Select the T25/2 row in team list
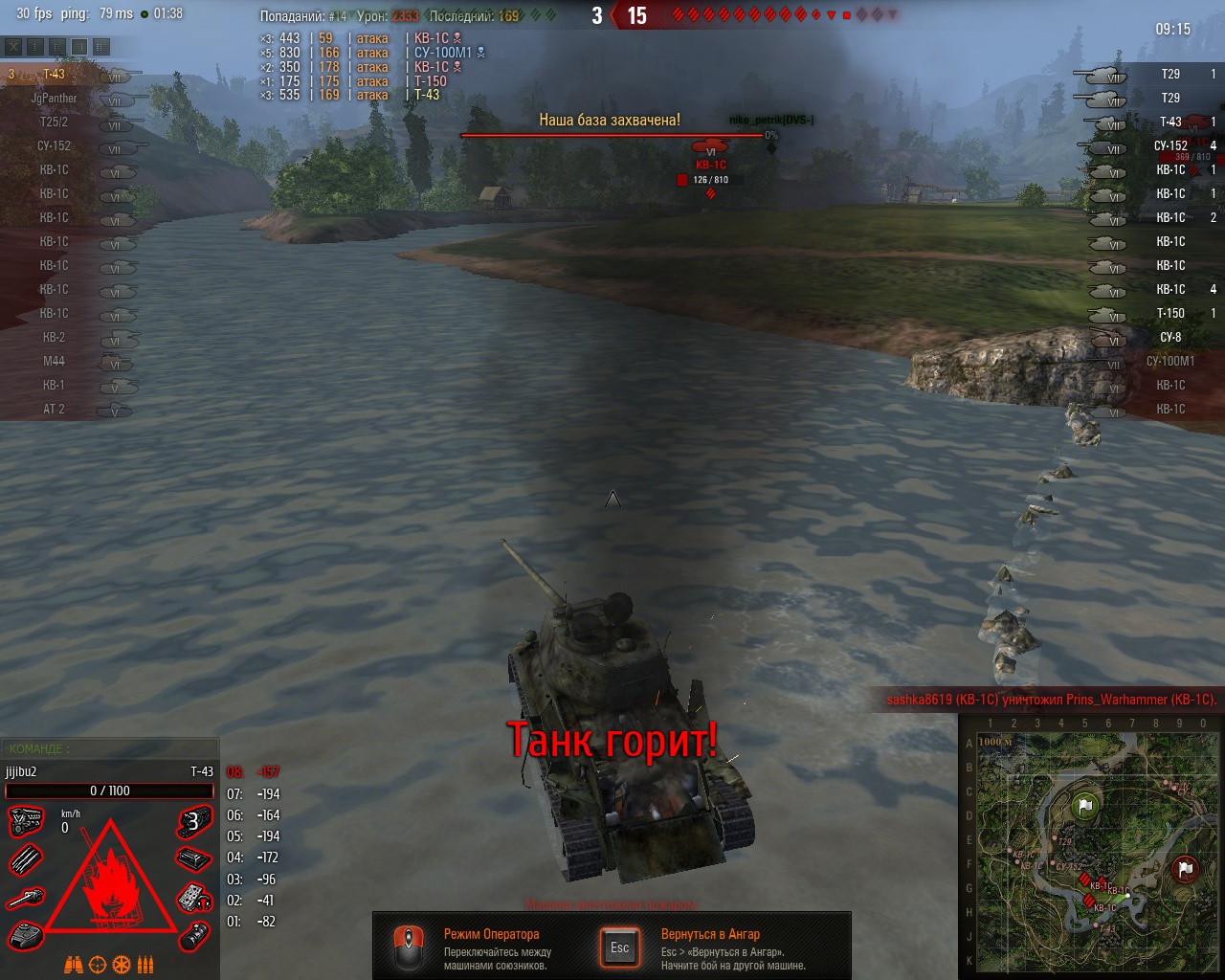 (55, 122)
